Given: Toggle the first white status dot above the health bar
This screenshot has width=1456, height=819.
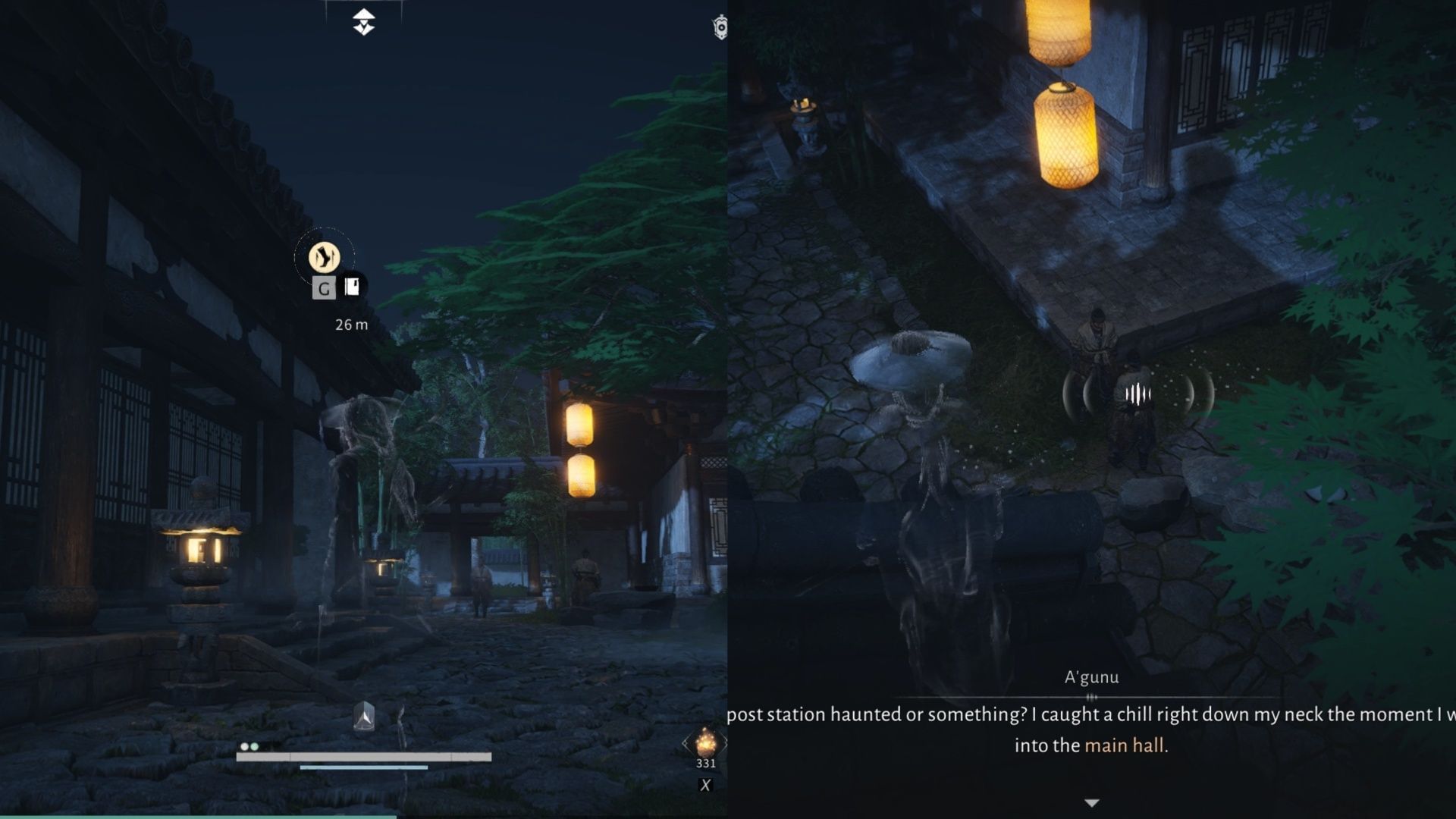Looking at the screenshot, I should click(243, 747).
